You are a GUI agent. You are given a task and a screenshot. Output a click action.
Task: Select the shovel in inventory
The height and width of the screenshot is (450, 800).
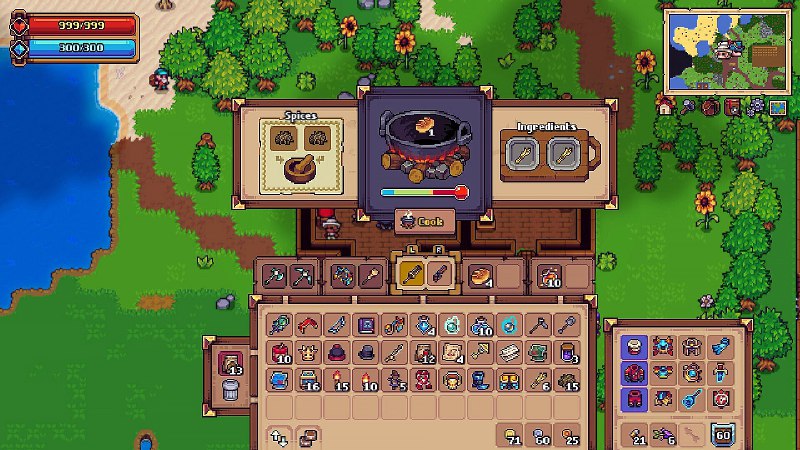568,325
